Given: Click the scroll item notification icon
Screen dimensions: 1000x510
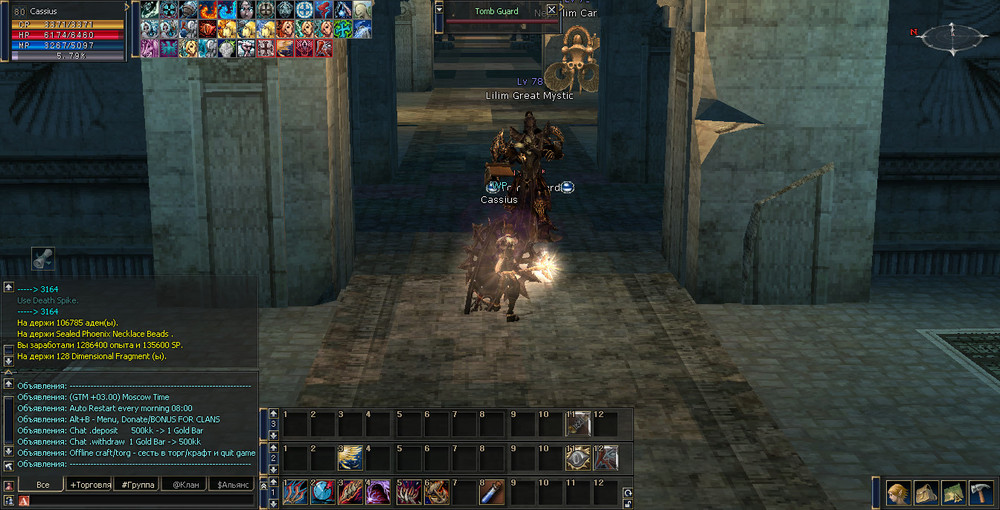Looking at the screenshot, I should pos(43,257).
